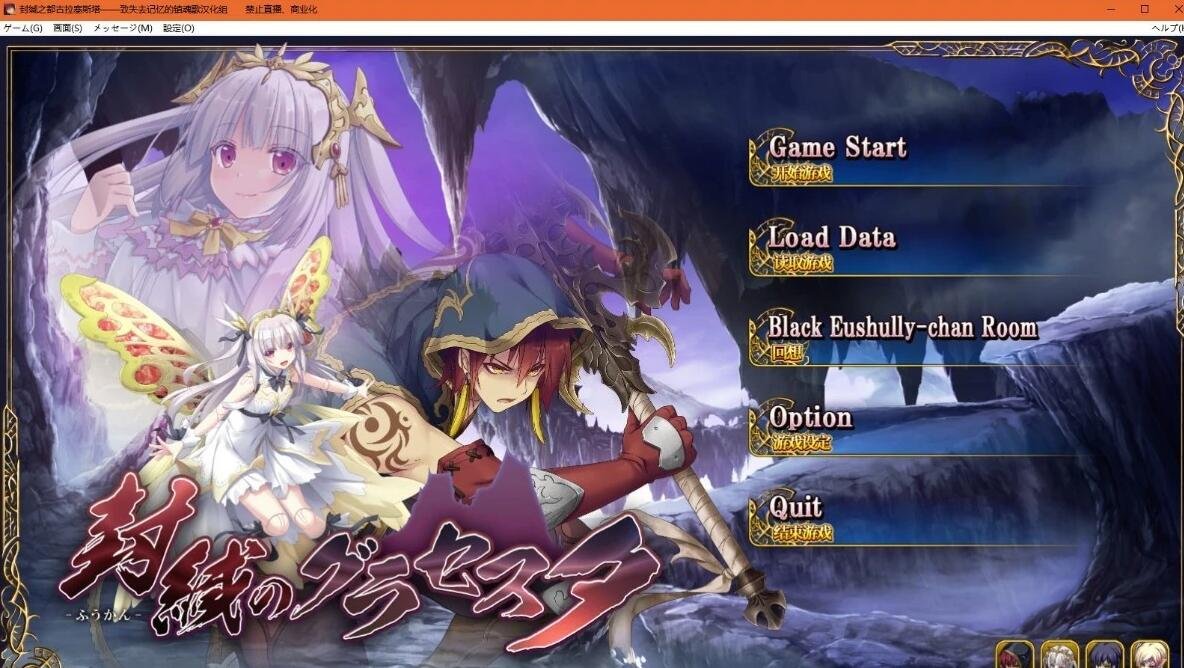Maximize the game window
The image size is (1184, 668).
[x=1145, y=9]
